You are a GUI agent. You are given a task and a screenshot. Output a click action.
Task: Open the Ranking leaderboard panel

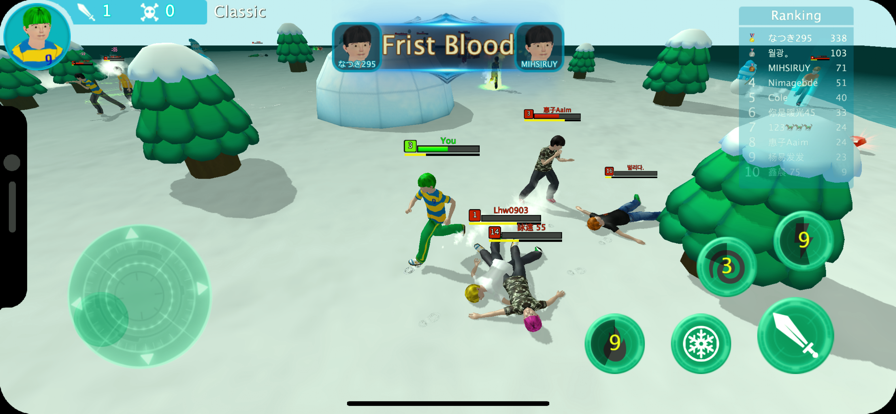click(x=796, y=15)
